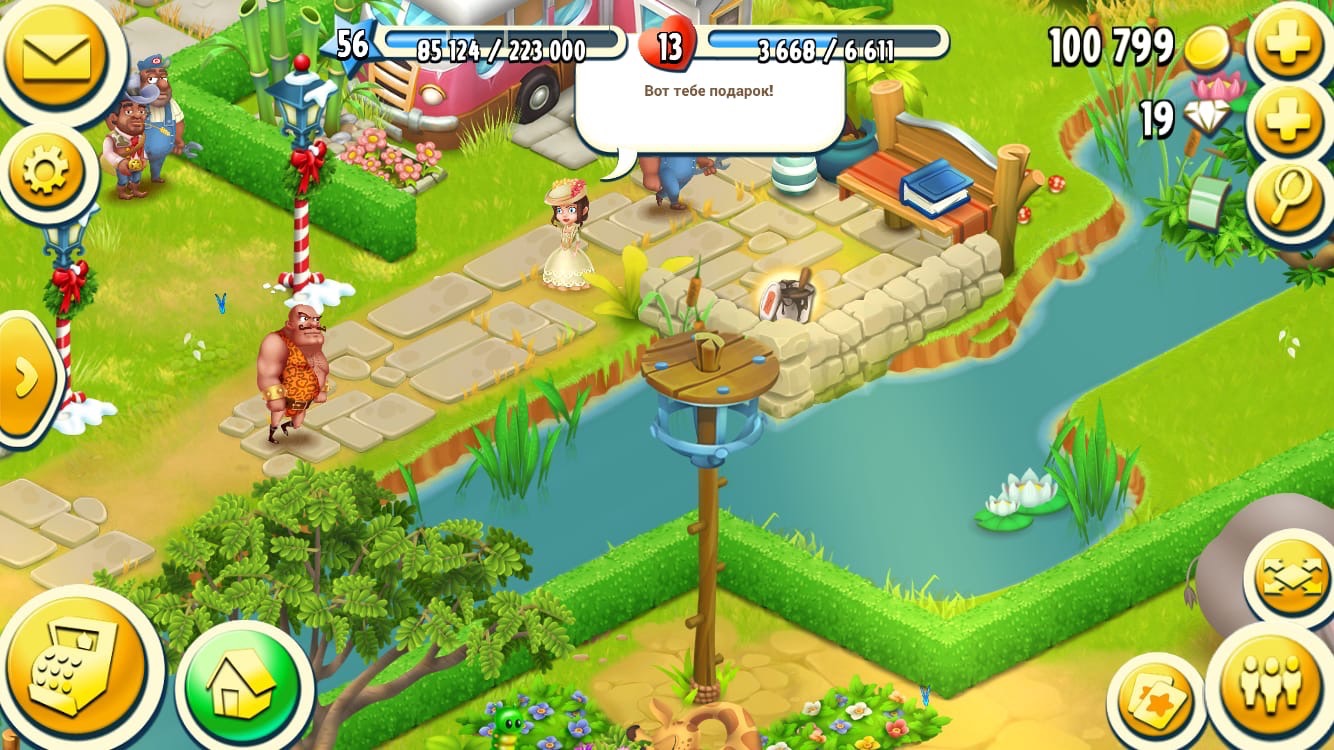Expand the side panel arrow button

pyautogui.click(x=24, y=377)
